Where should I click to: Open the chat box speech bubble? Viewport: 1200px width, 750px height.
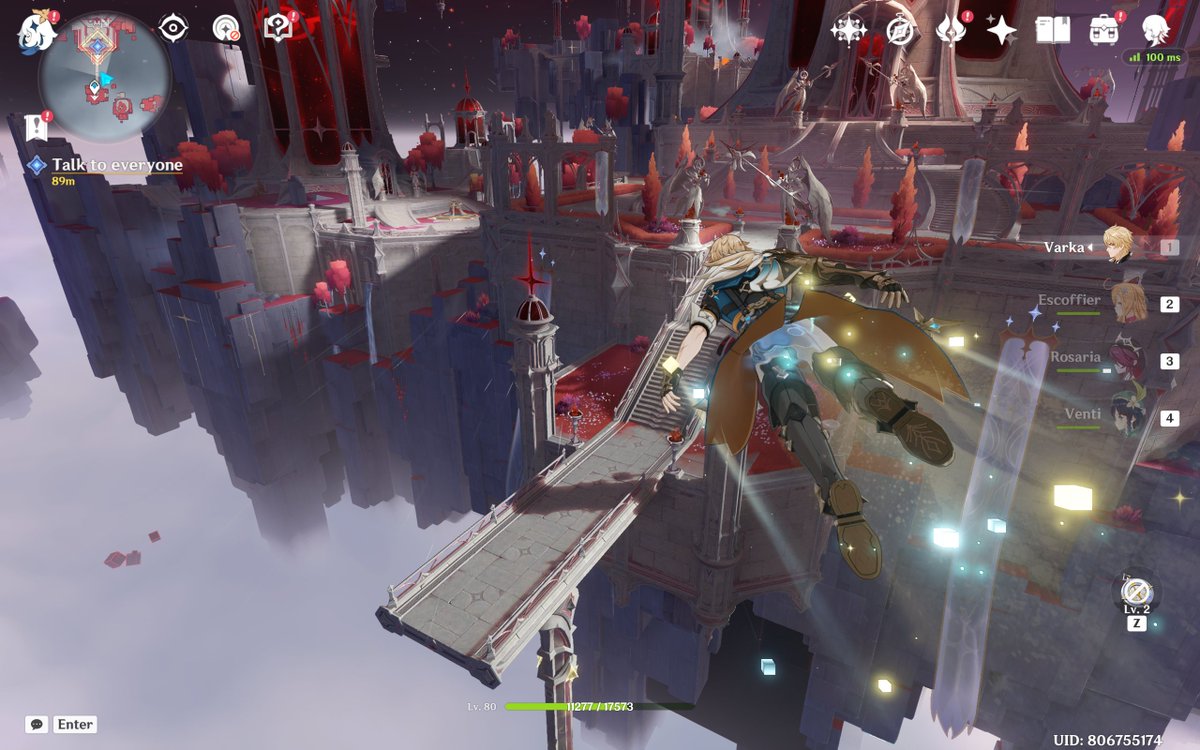point(38,724)
